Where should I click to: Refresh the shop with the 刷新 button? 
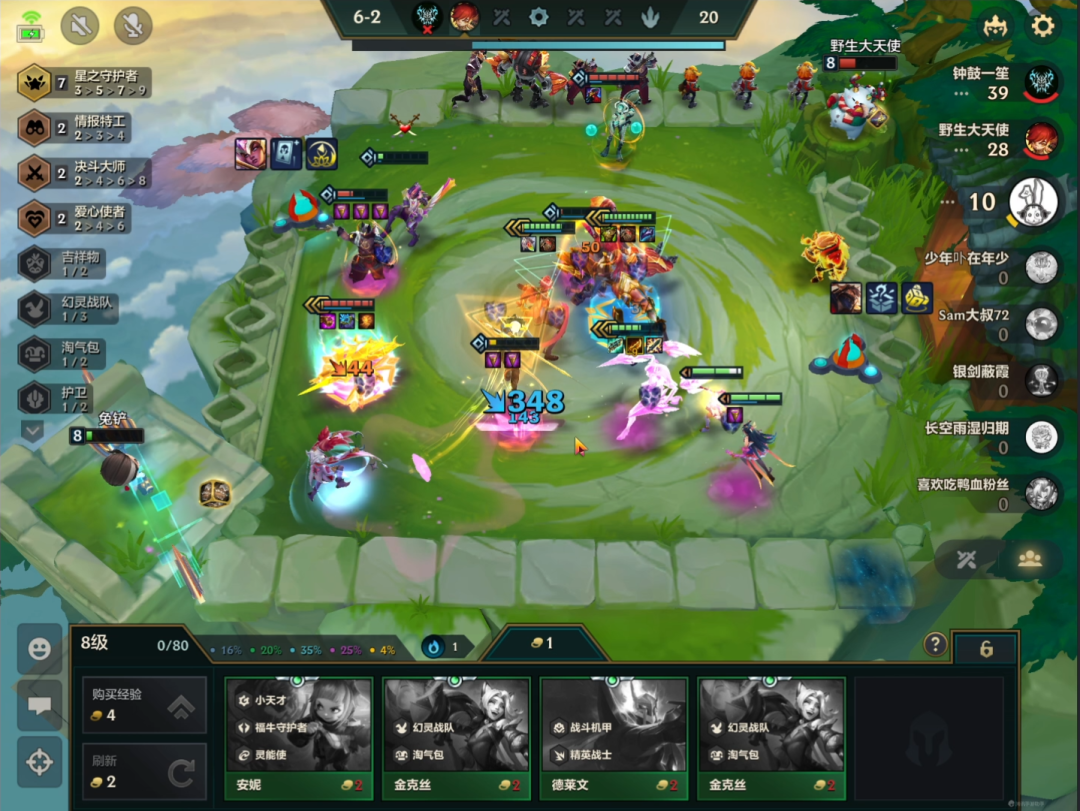144,771
